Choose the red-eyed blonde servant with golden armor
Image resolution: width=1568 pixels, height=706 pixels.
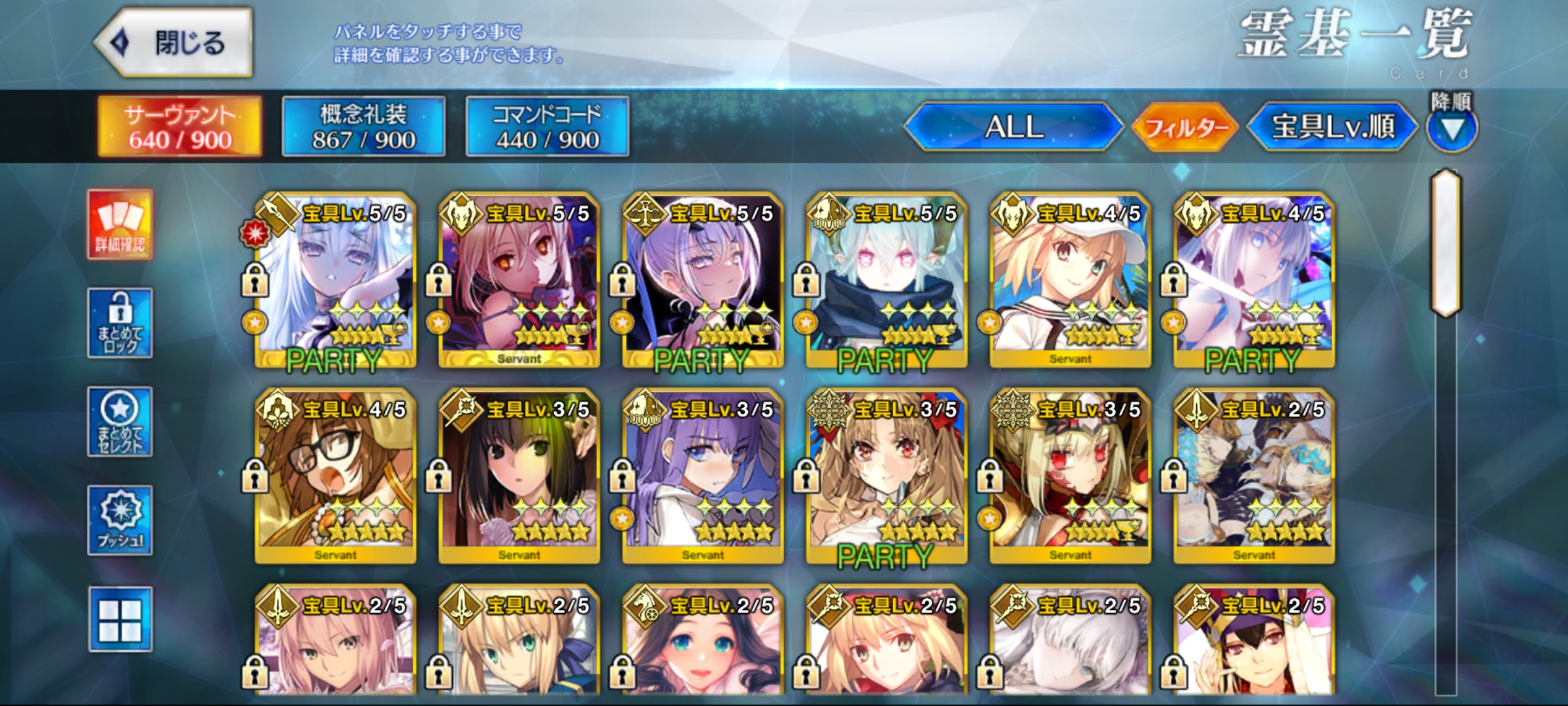click(1070, 477)
